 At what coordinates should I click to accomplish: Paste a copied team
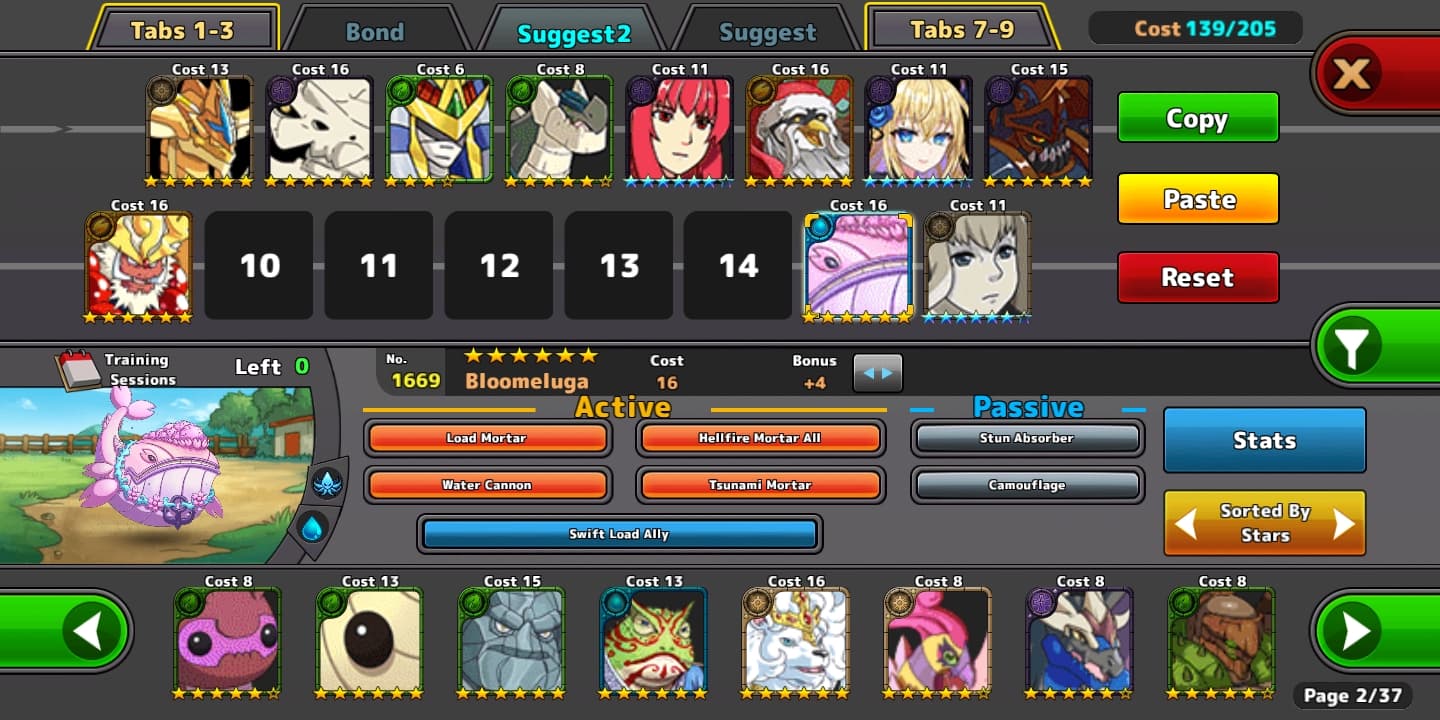[1197, 199]
